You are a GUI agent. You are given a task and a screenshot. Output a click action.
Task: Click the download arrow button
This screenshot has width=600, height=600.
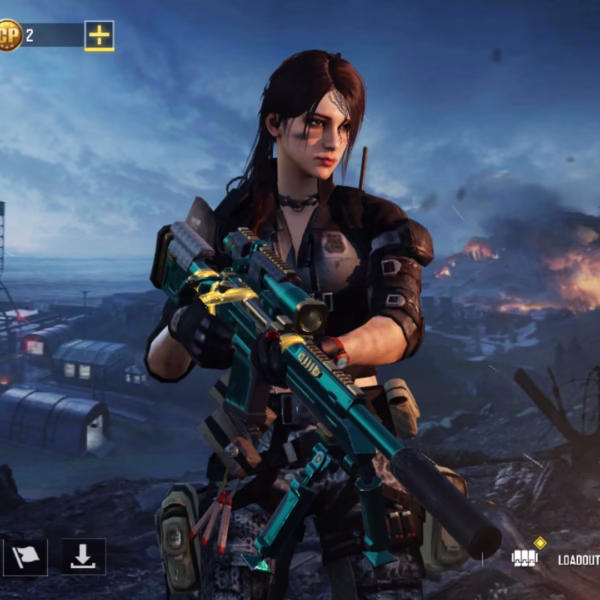(x=84, y=557)
